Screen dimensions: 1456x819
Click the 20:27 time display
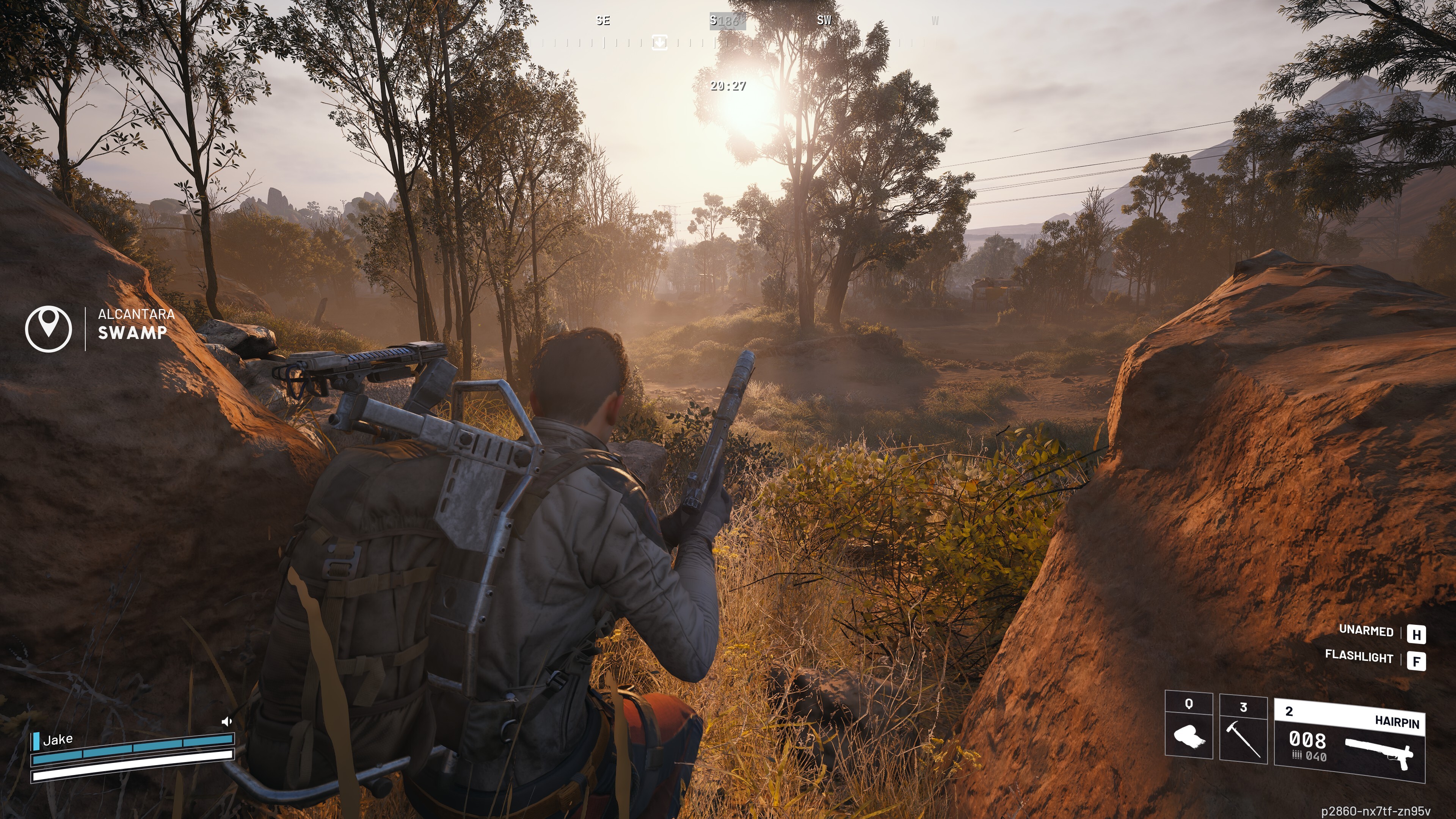pos(728,86)
